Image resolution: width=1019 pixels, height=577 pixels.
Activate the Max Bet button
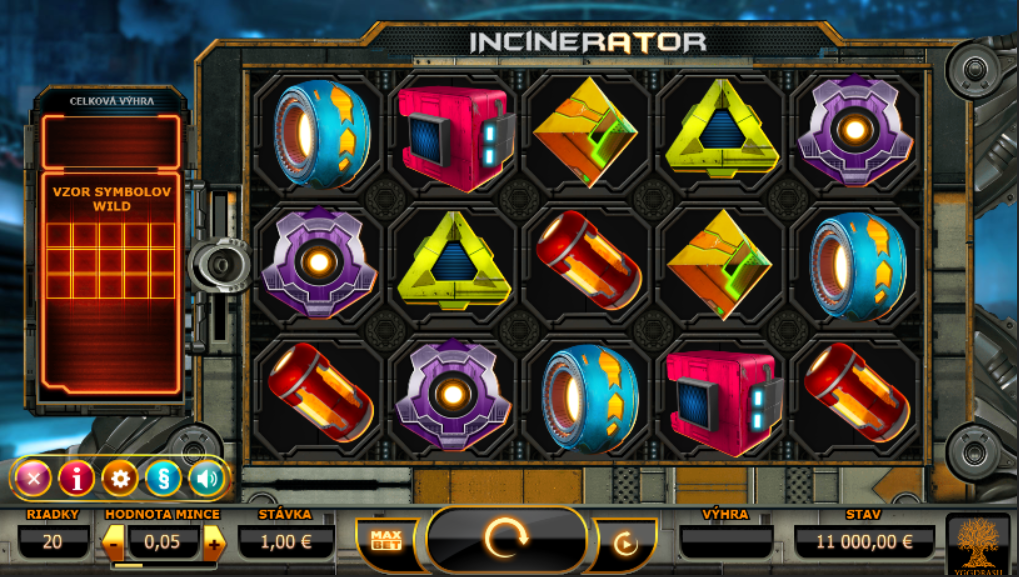tap(385, 540)
